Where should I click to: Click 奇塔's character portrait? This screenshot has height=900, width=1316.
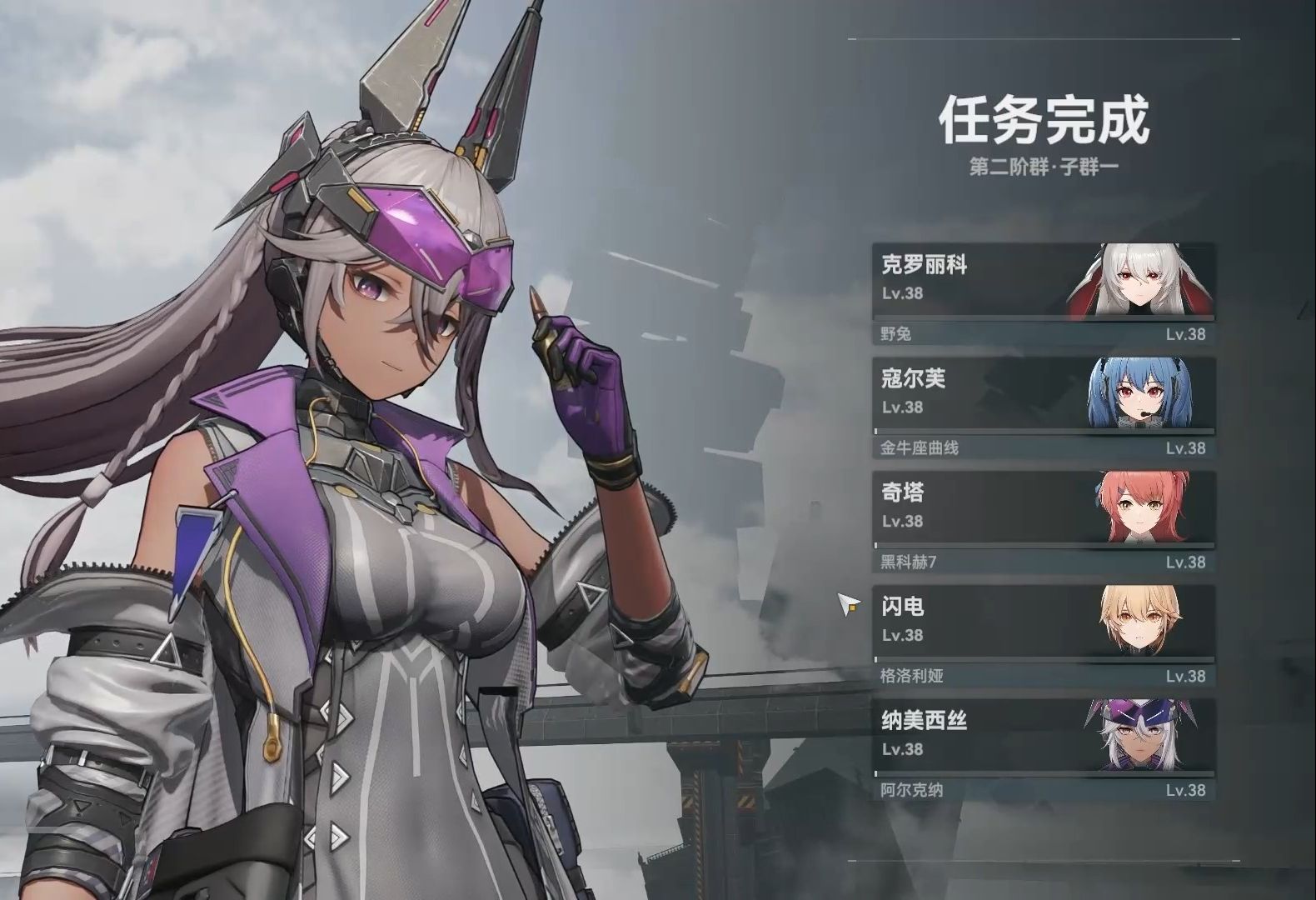(1141, 506)
